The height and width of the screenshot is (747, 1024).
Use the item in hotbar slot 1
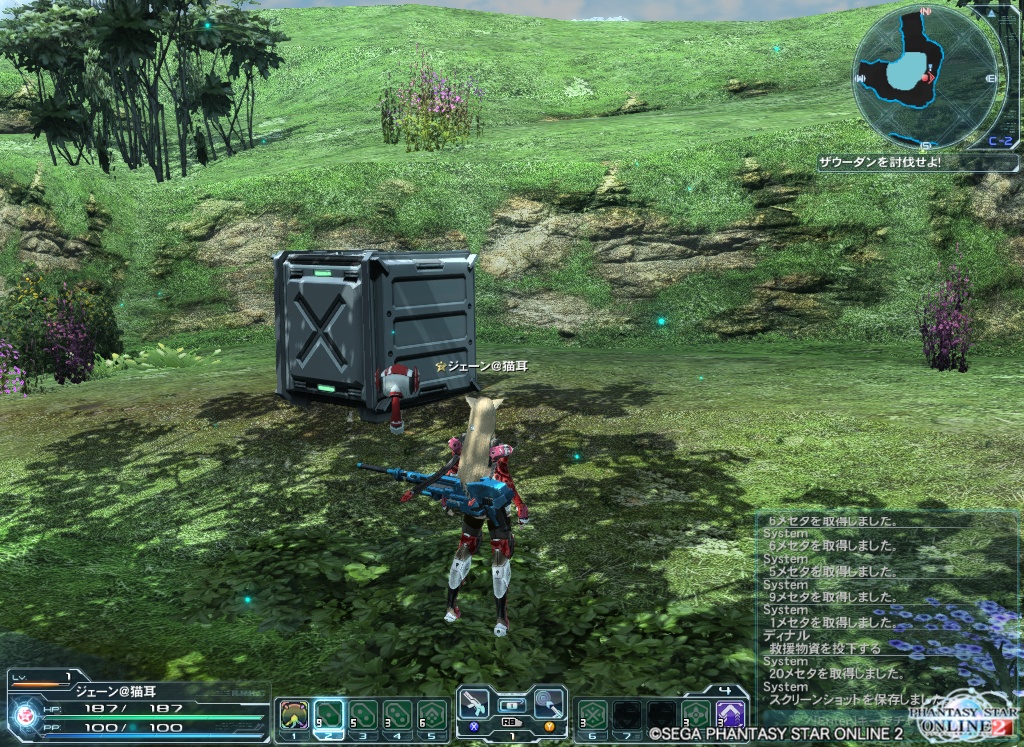294,715
